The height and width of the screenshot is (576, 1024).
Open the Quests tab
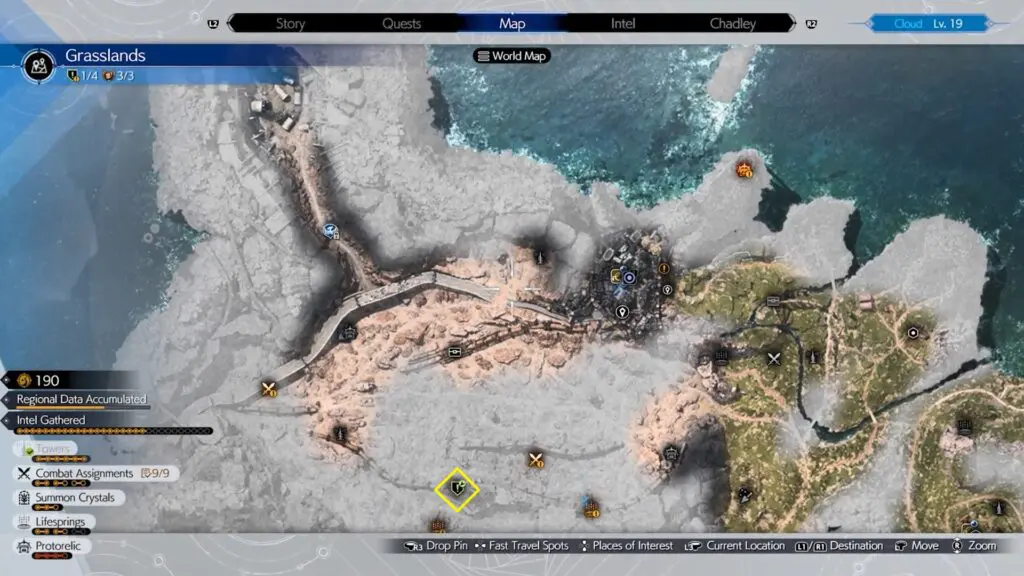[x=401, y=23]
